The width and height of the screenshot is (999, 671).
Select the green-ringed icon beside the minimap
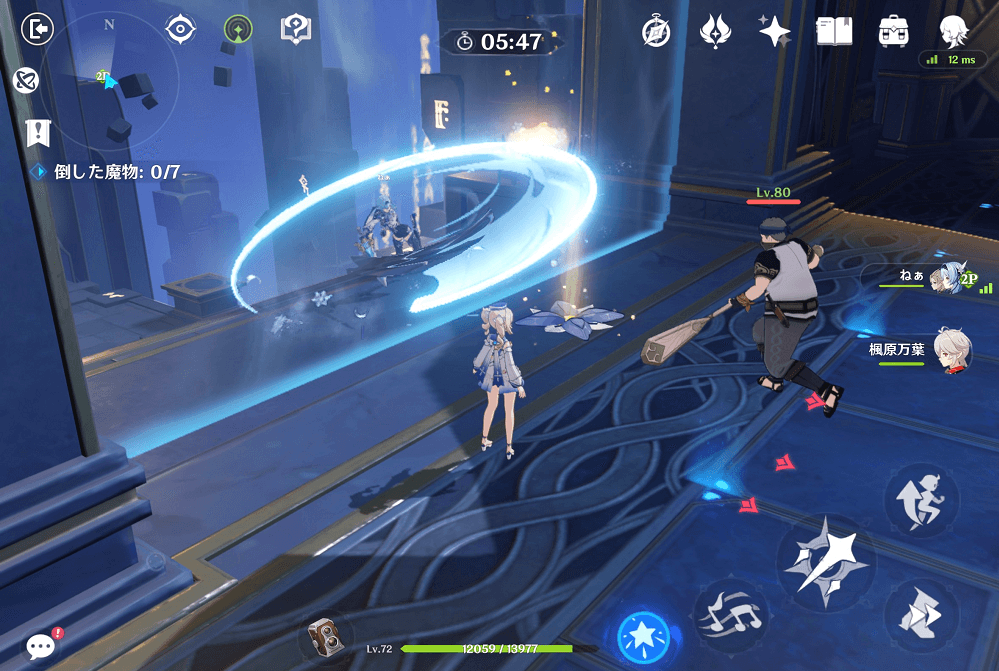[x=238, y=30]
